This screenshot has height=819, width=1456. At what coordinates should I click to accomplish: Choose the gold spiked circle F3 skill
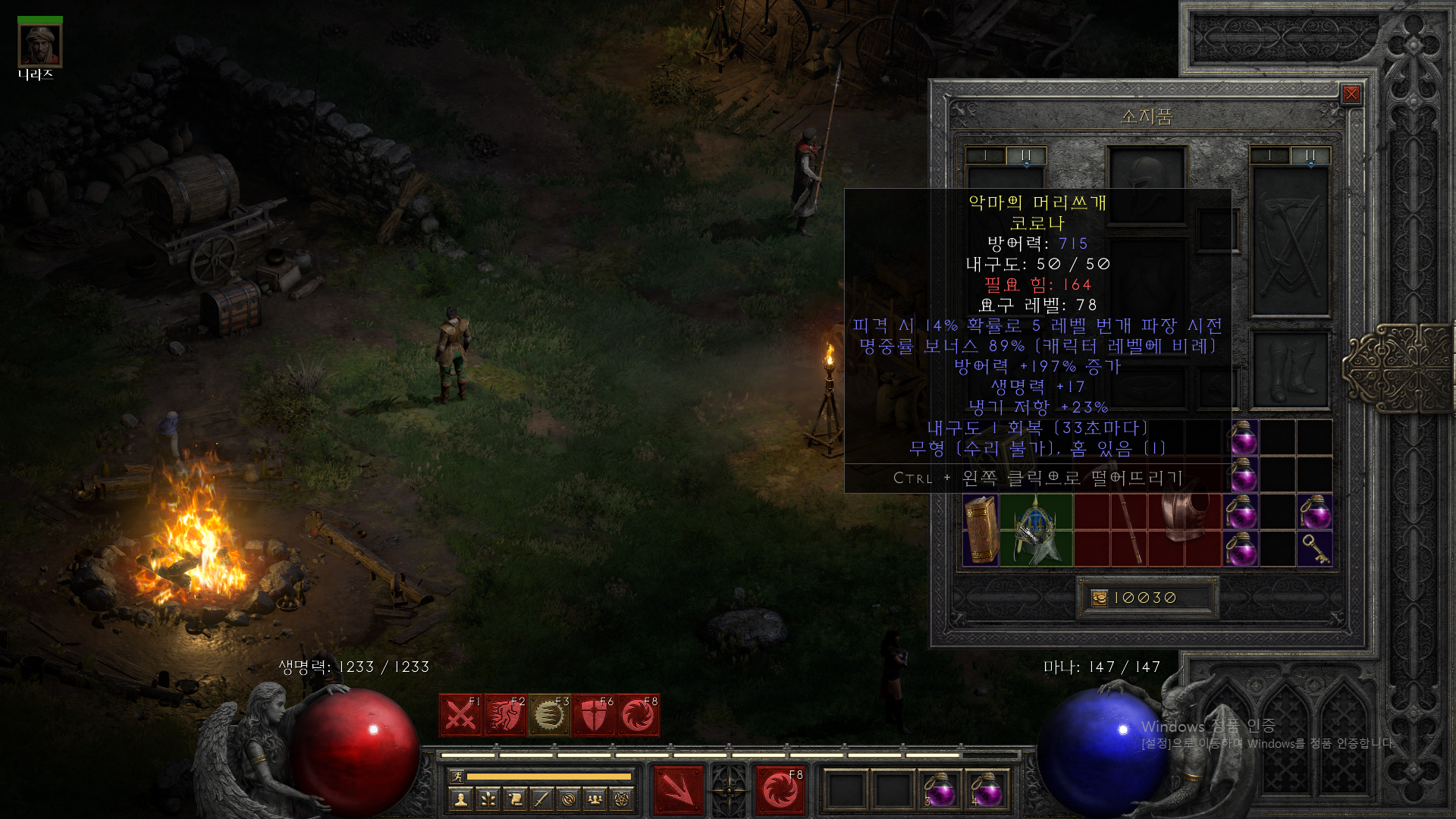[550, 715]
